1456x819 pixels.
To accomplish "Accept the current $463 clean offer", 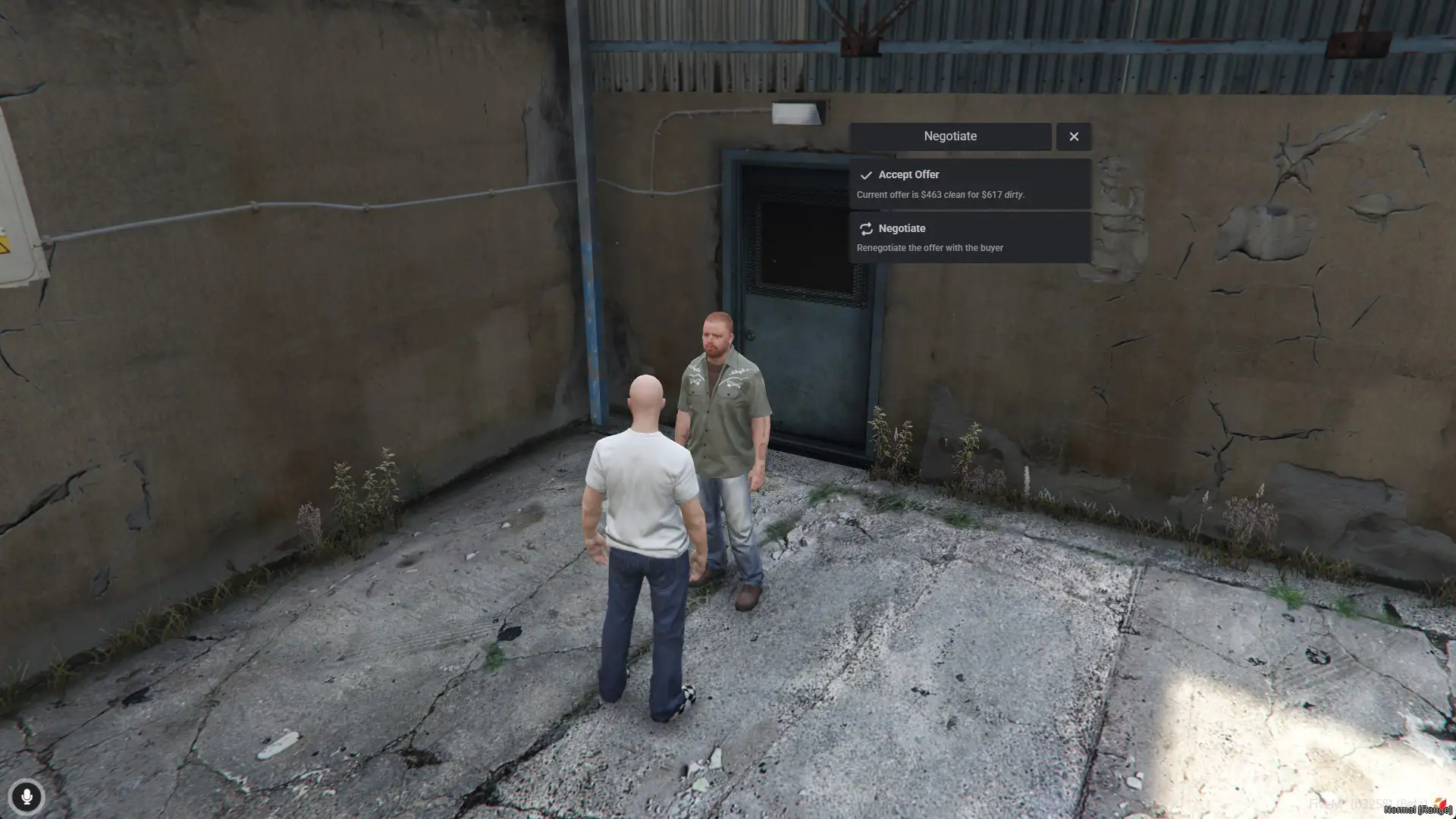I will [969, 184].
